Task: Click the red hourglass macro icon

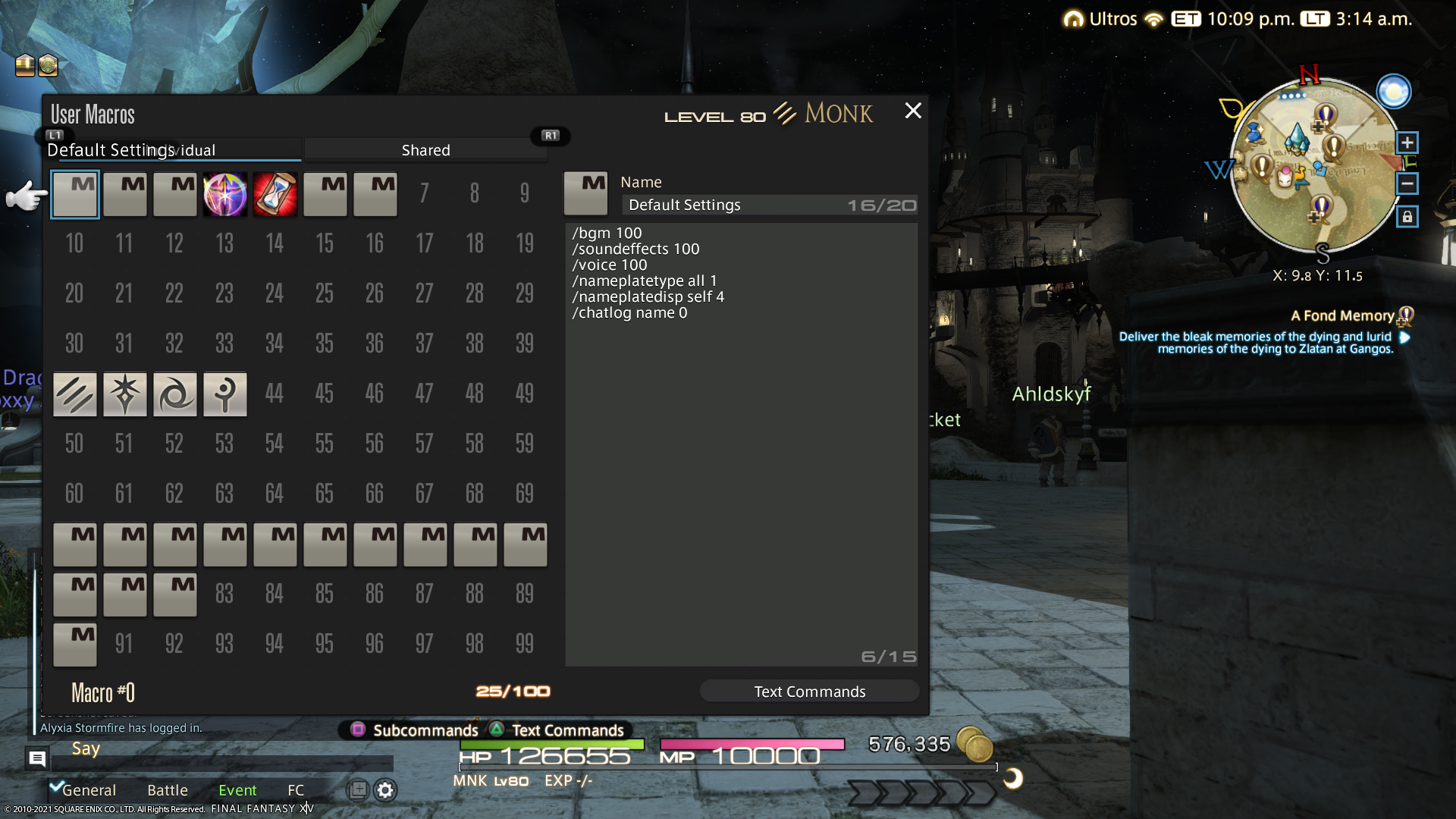Action: [x=275, y=194]
